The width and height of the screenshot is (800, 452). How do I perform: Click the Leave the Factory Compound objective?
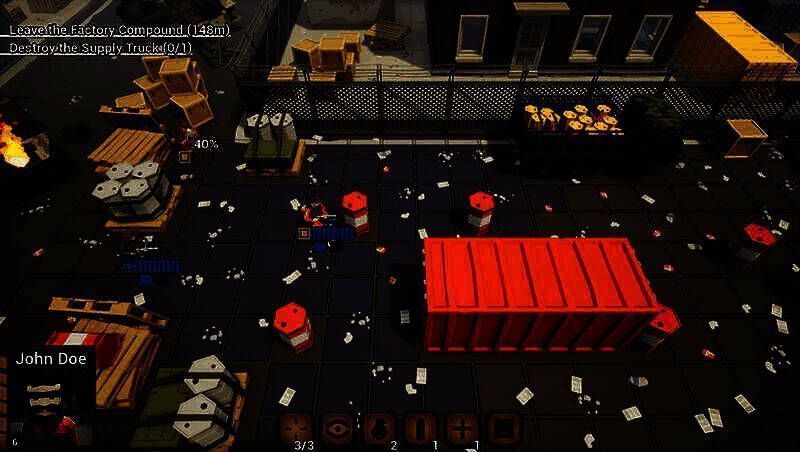(x=120, y=31)
